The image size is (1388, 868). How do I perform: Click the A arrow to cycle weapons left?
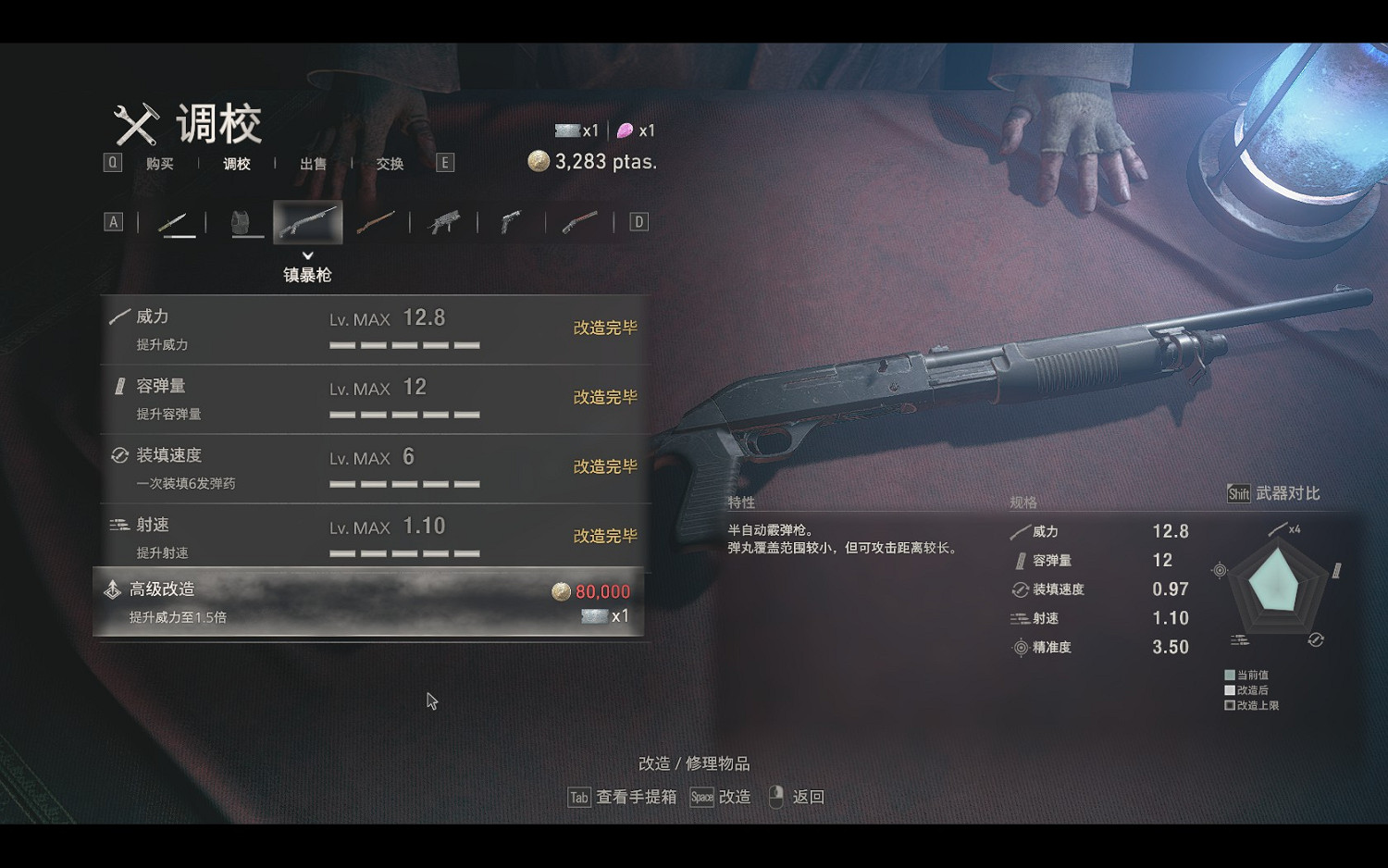point(113,221)
